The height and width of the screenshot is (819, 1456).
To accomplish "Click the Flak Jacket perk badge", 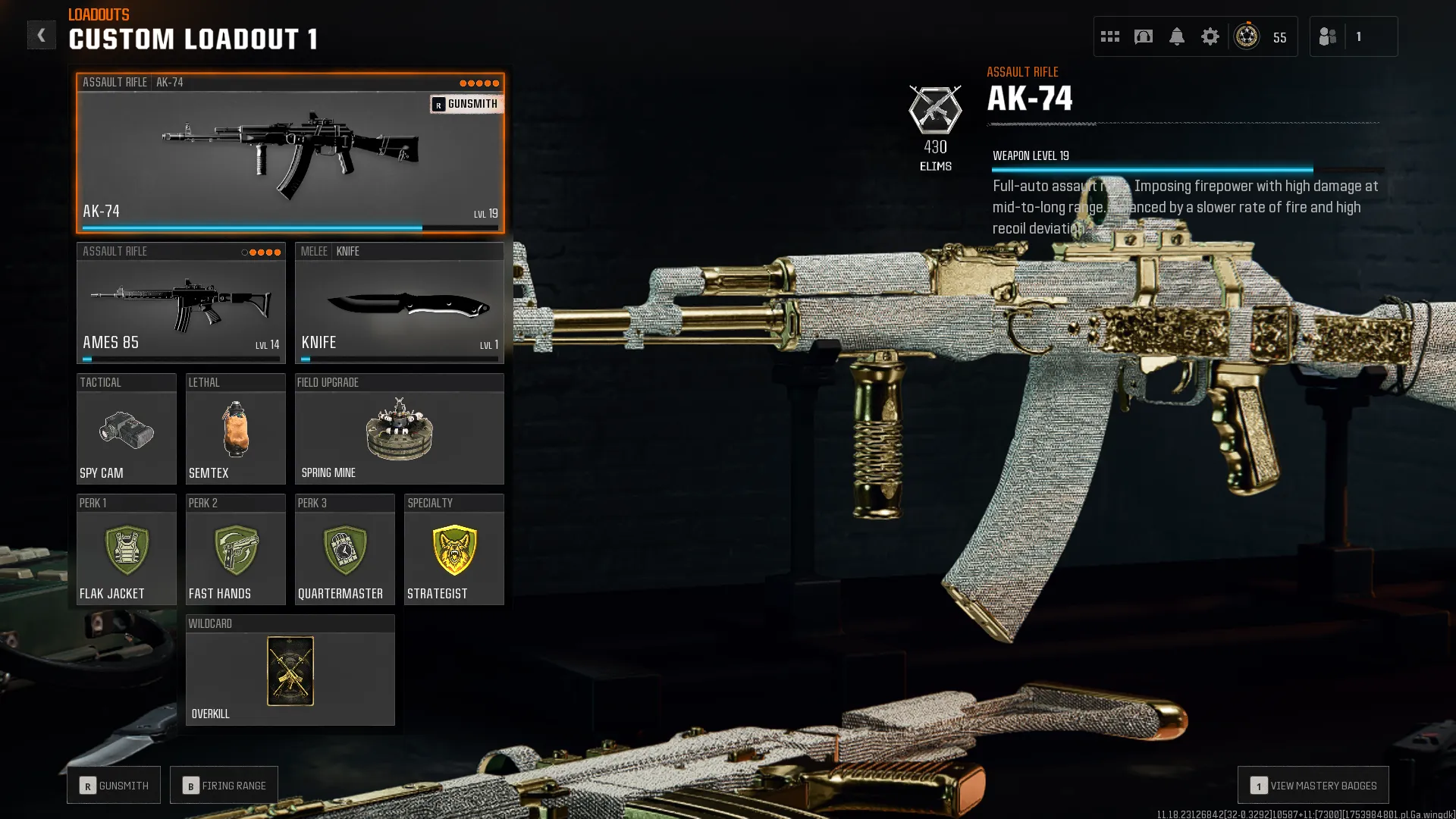I will point(126,551).
